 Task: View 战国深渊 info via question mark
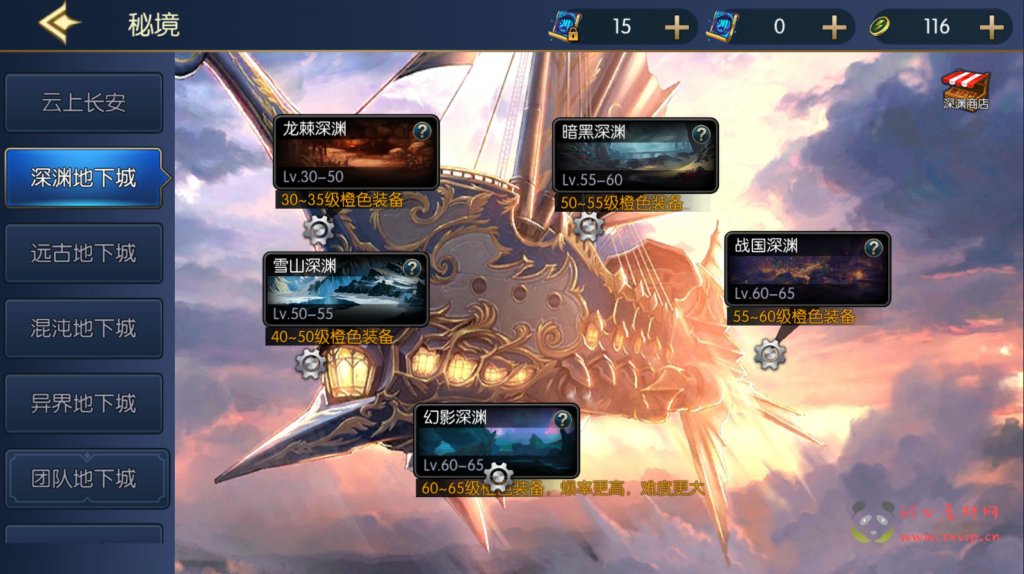tap(874, 247)
